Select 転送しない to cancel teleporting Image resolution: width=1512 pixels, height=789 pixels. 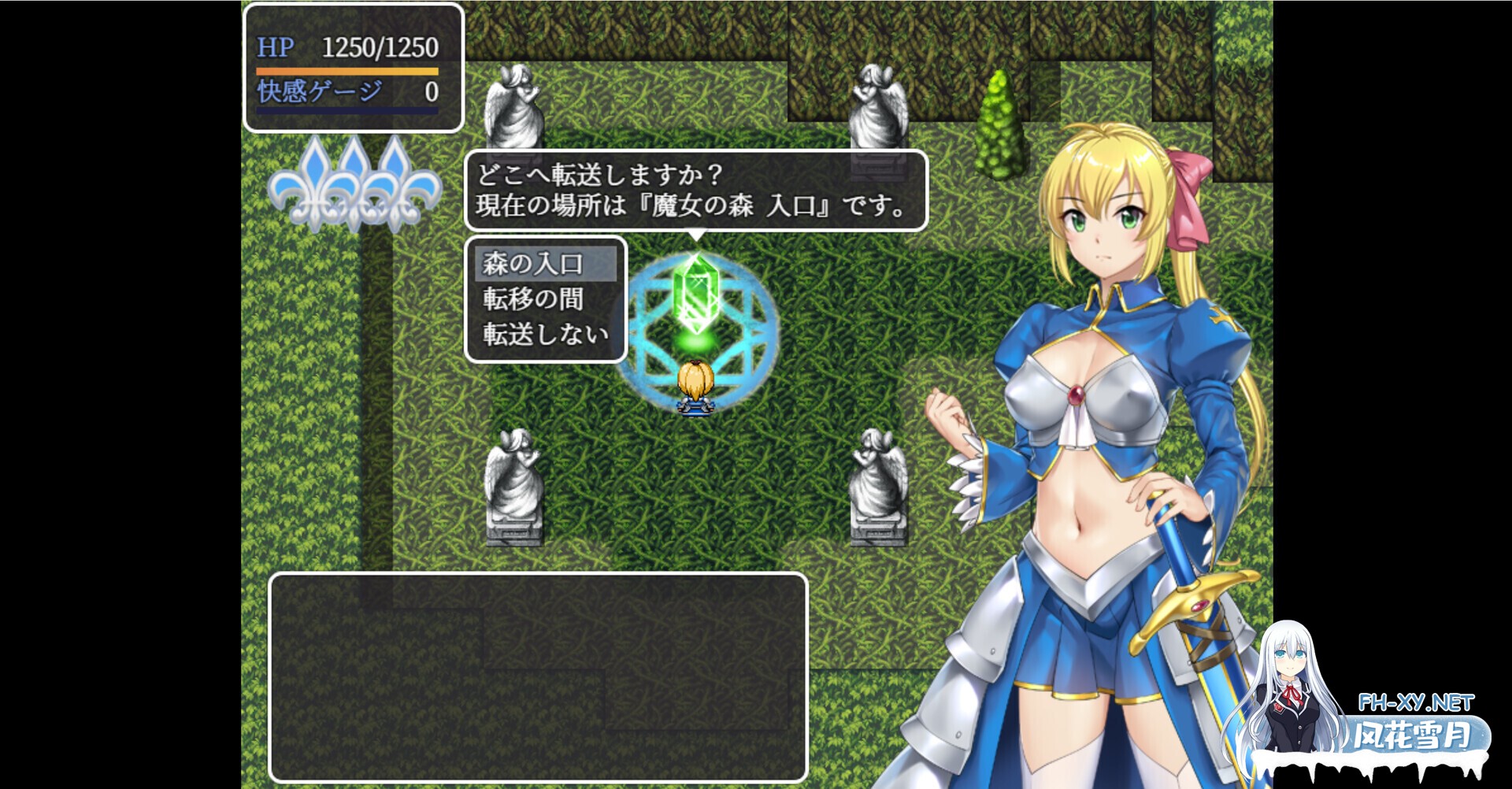[542, 334]
